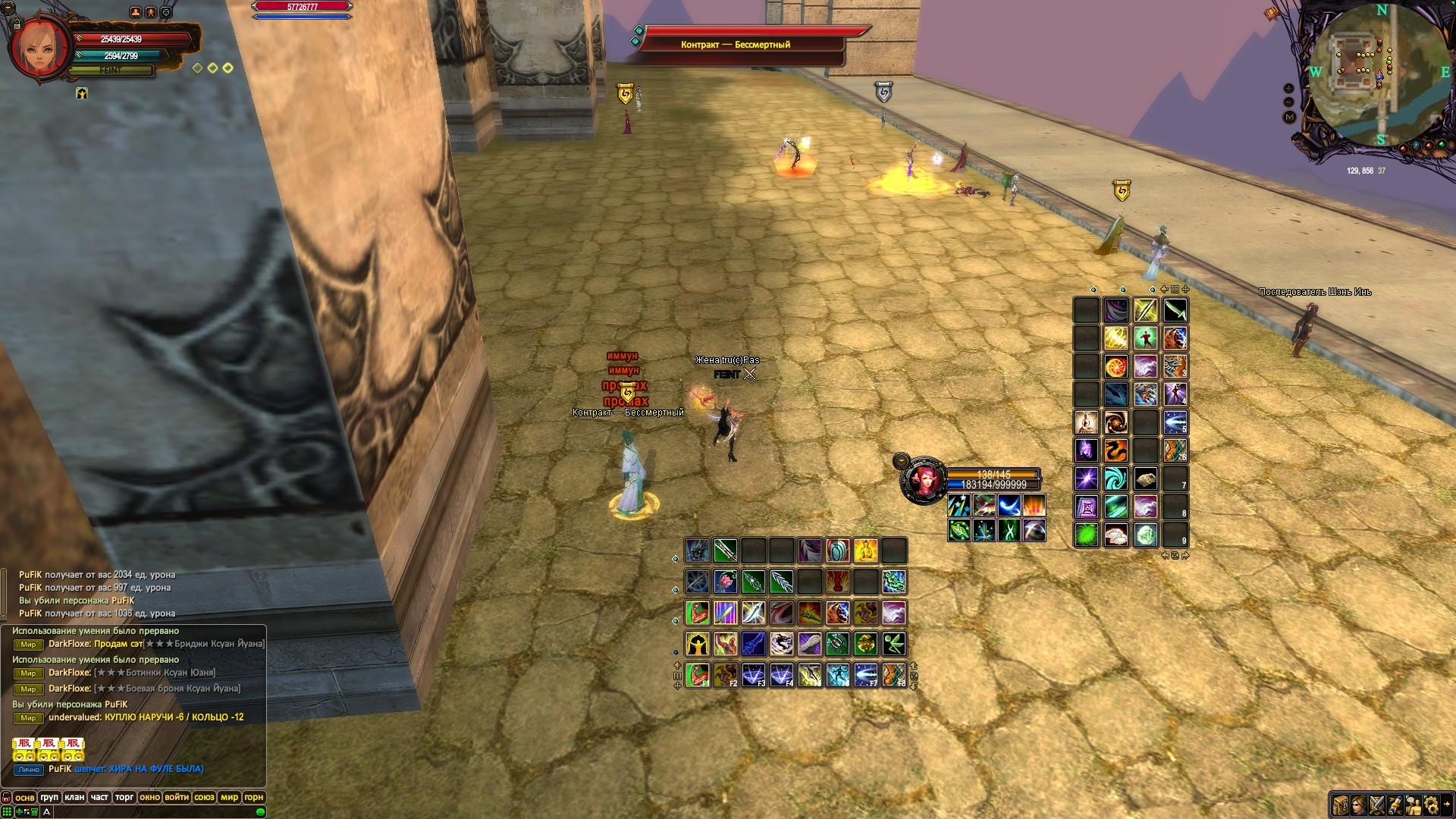The width and height of the screenshot is (1456, 819).
Task: Open the emoji smiley picker in chat
Action: pos(261,811)
